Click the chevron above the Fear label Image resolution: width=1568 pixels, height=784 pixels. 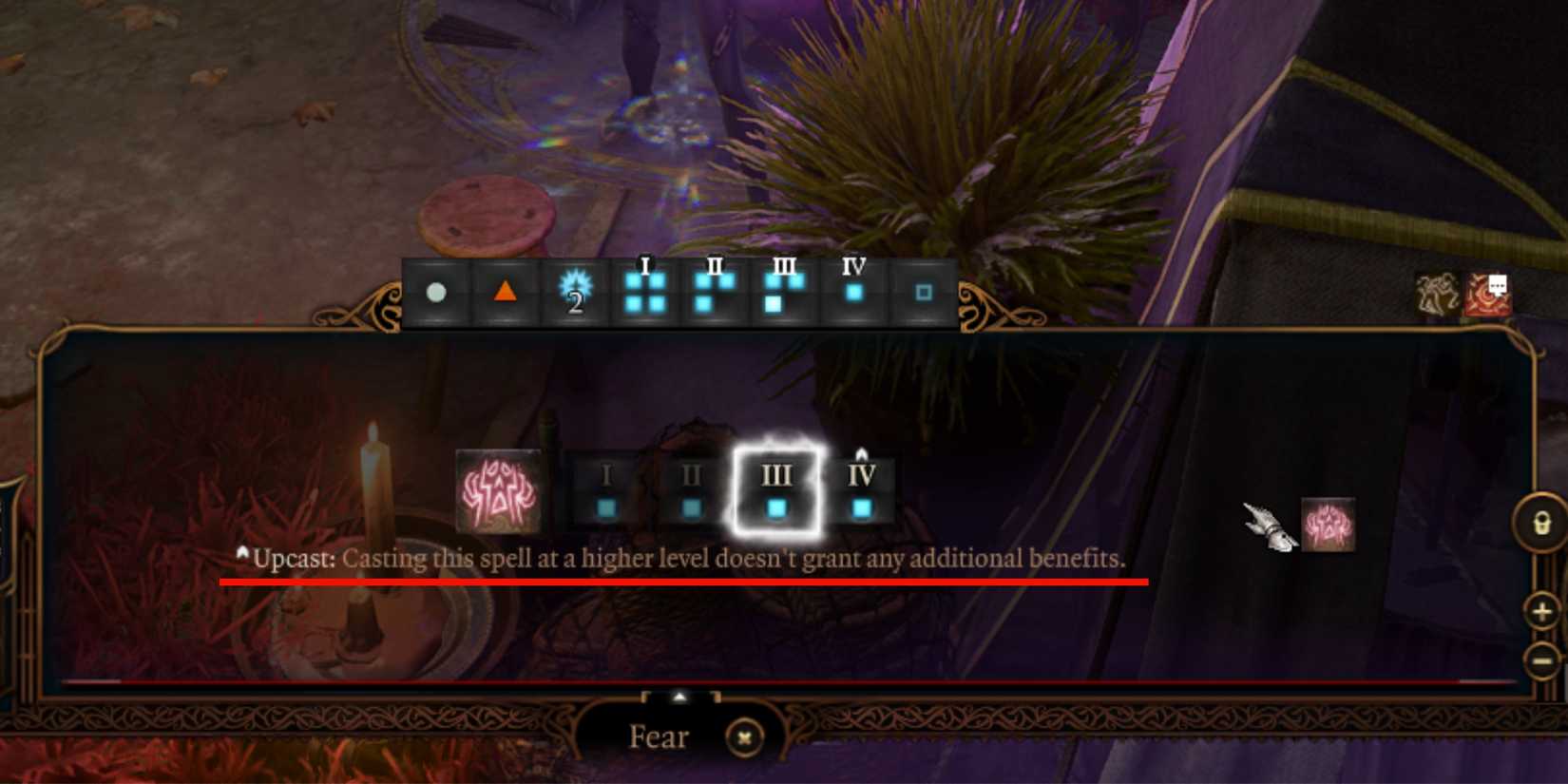coord(679,695)
